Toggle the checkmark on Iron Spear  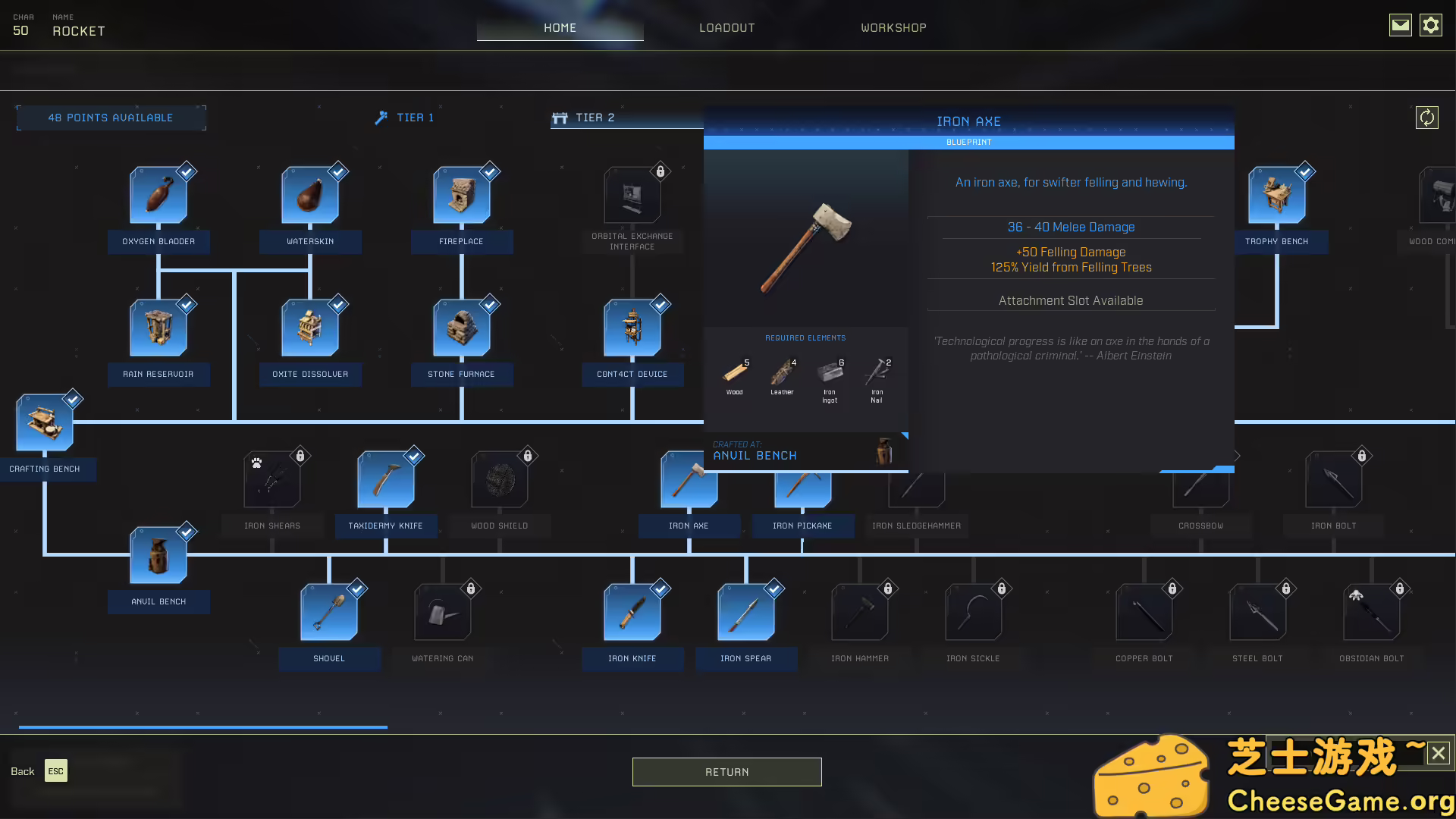tap(773, 588)
